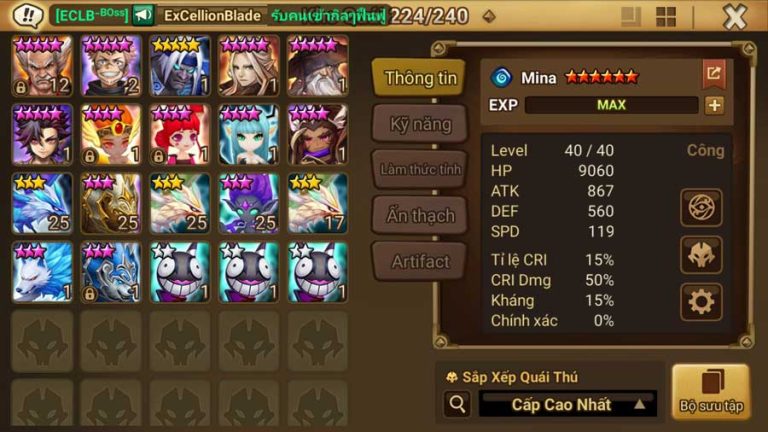Open the gear settings icon in Mina's panel
768x432 pixels.
pos(701,301)
